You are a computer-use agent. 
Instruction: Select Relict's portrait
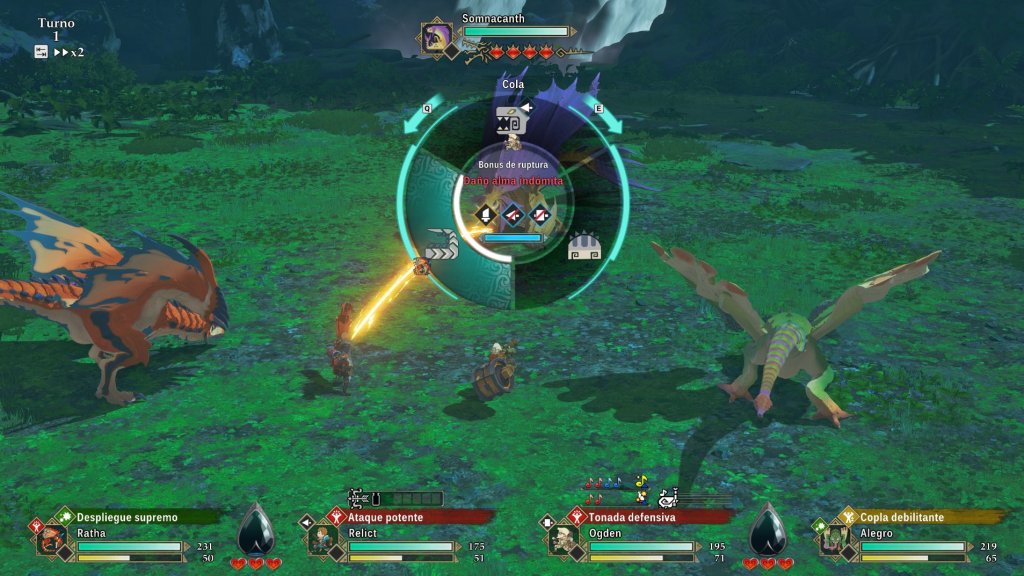point(322,539)
